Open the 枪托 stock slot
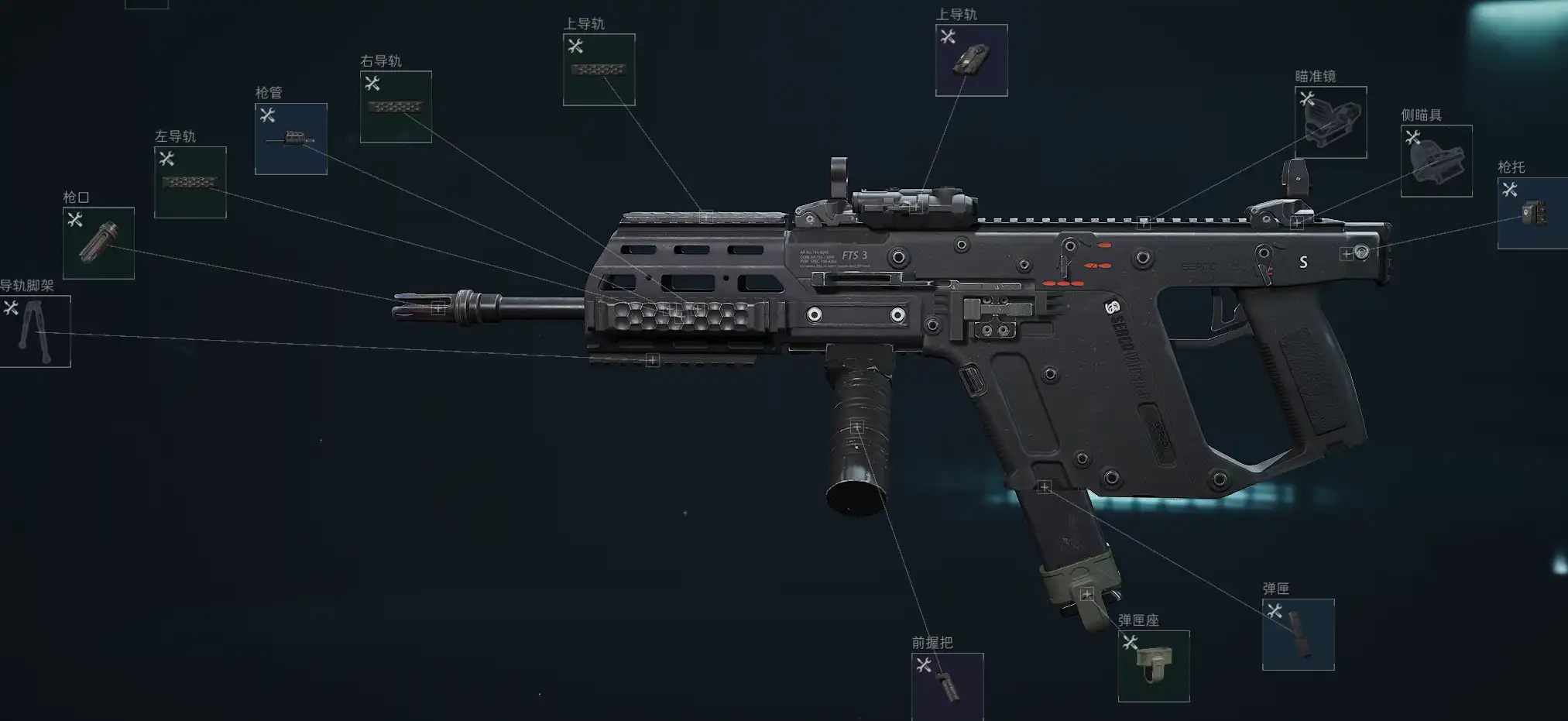The height and width of the screenshot is (721, 1568). (x=1532, y=213)
